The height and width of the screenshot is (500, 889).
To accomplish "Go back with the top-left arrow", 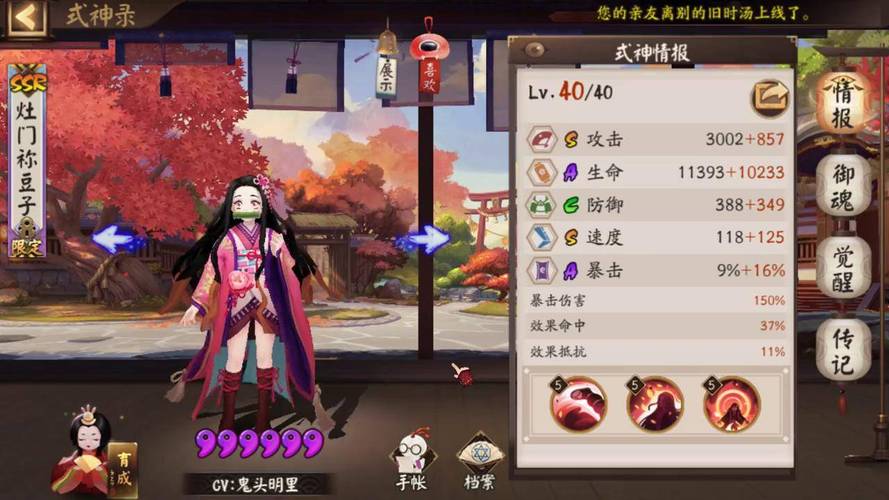I will (x=27, y=17).
